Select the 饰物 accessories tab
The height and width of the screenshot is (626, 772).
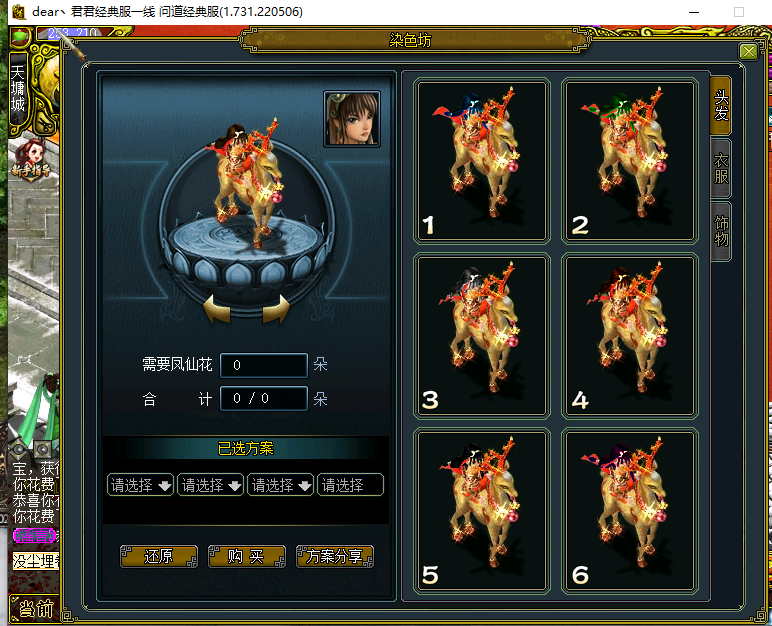(x=721, y=230)
